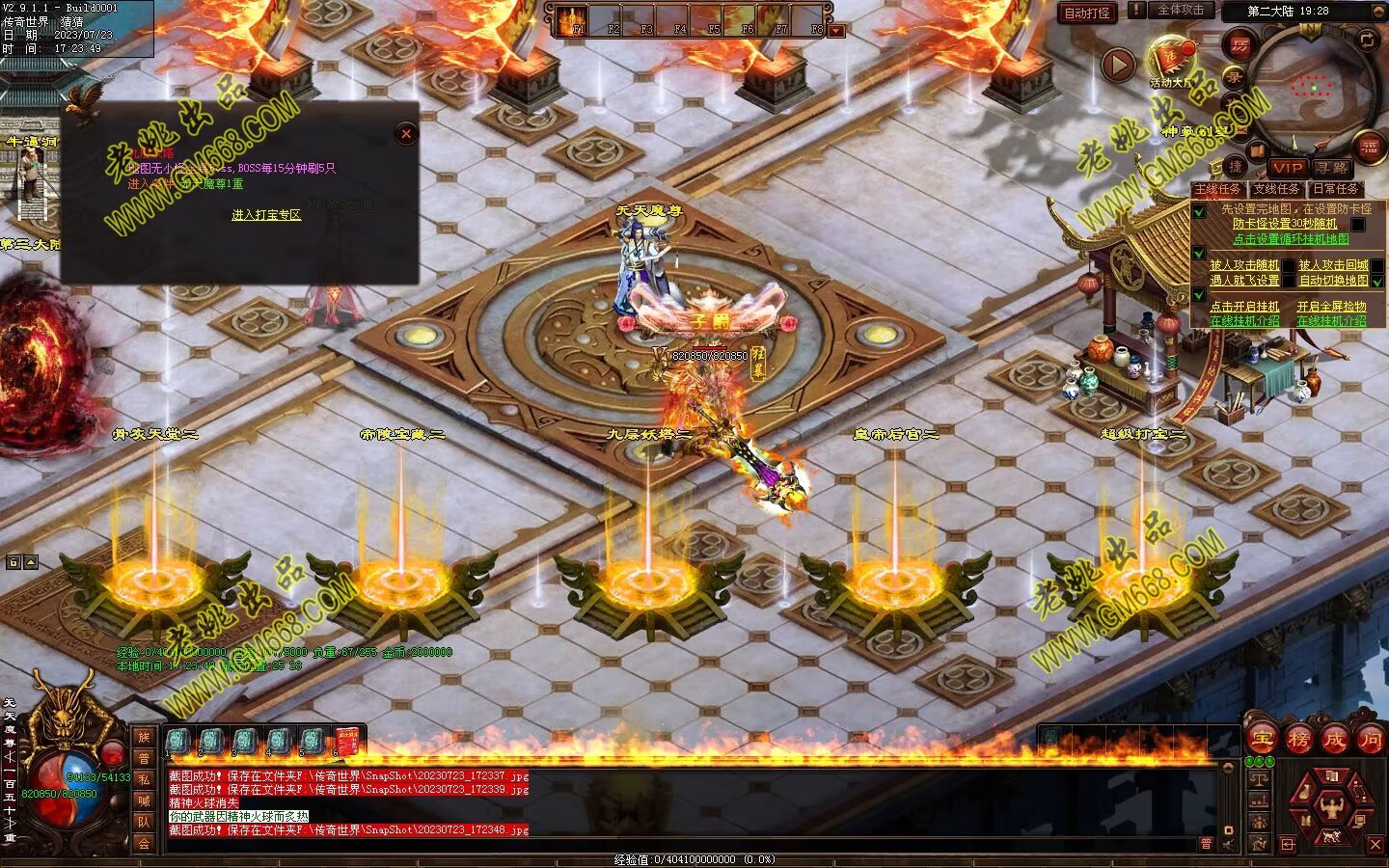This screenshot has height=868, width=1389.
Task: Close the NPC dialogue panel
Action: pyautogui.click(x=406, y=134)
